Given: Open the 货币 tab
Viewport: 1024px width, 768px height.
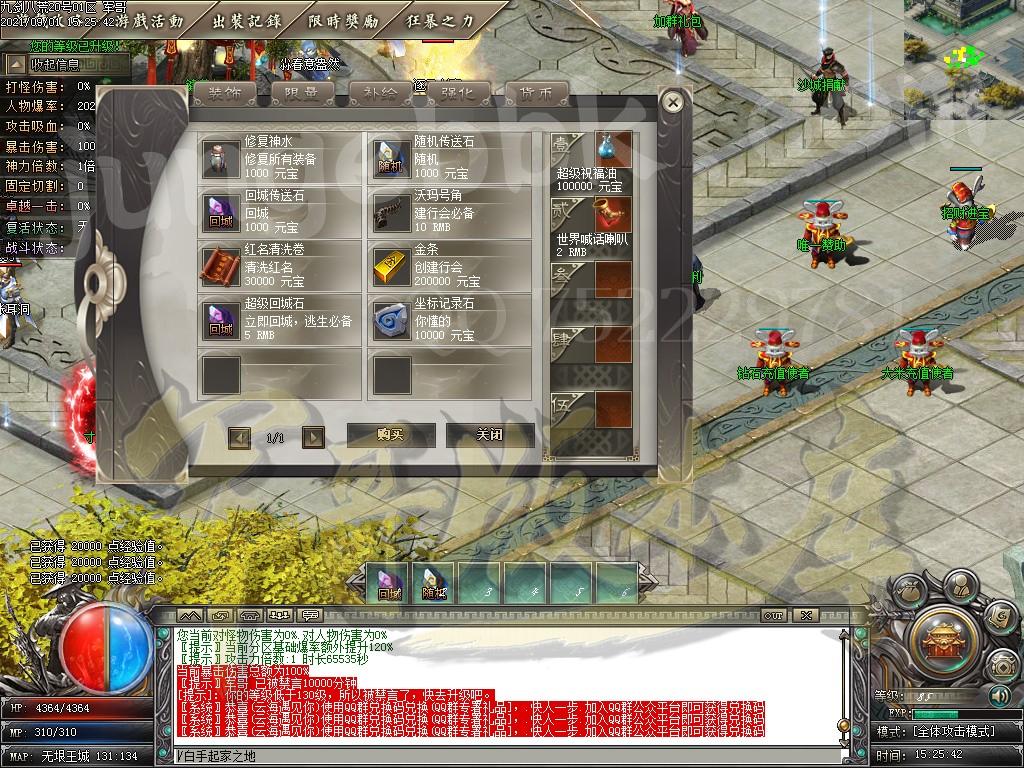Looking at the screenshot, I should 536,93.
